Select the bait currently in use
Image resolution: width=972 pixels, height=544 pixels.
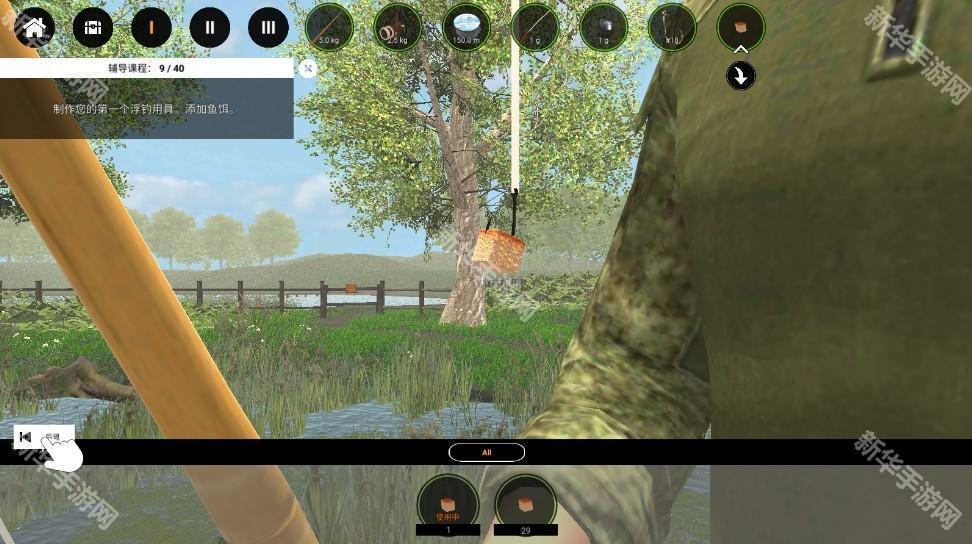tap(448, 499)
